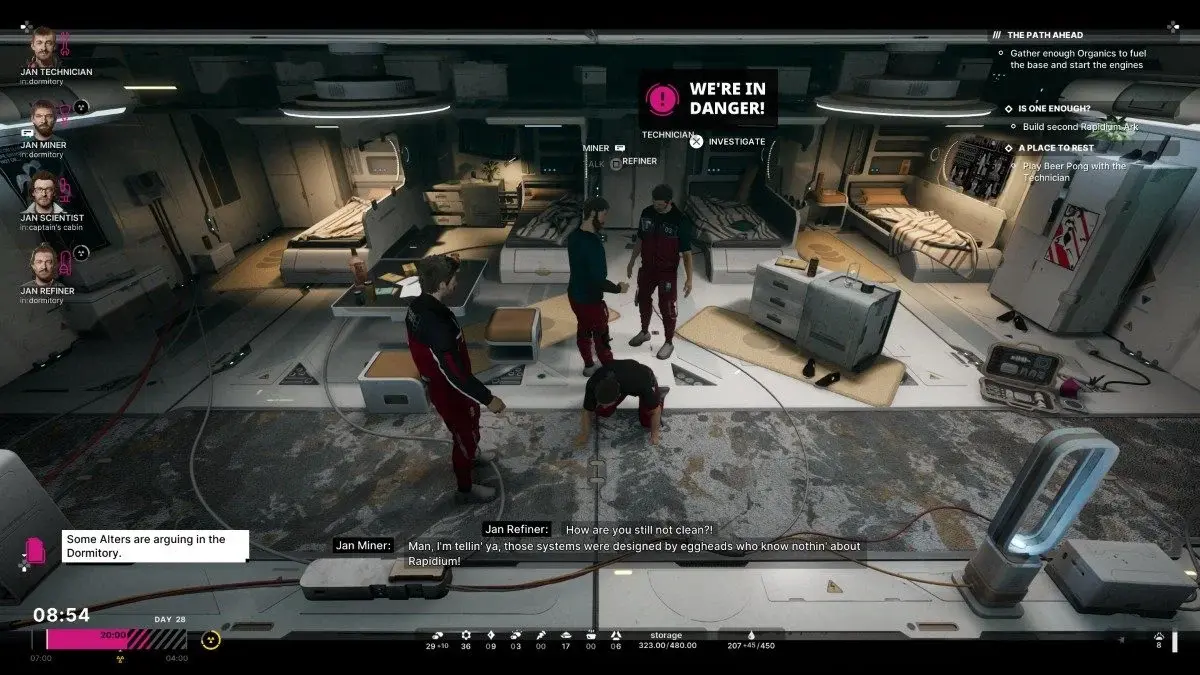Select the Refiner interaction label
The width and height of the screenshot is (1200, 675).
(639, 161)
